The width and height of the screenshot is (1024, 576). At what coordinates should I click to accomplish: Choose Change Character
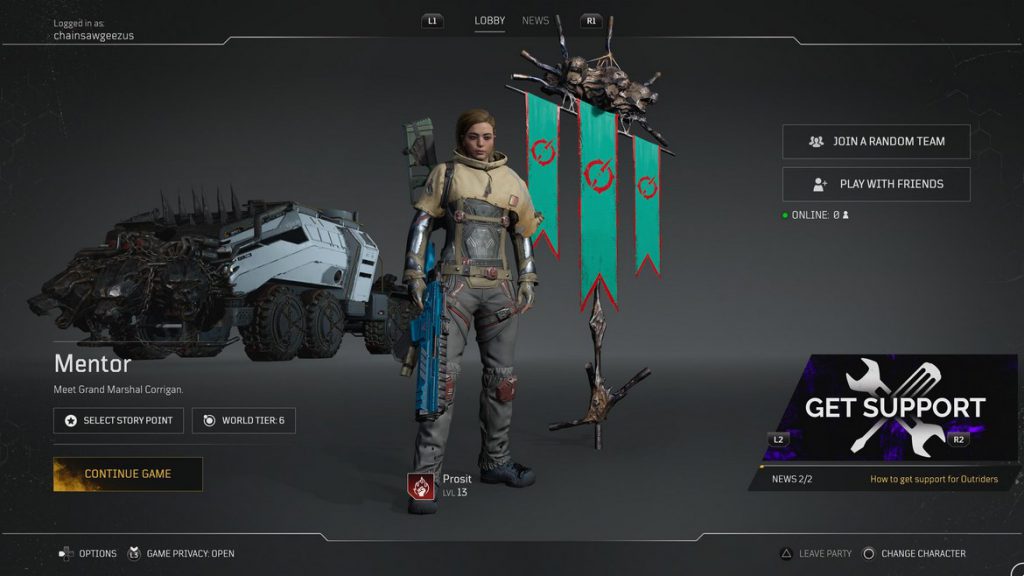[914, 553]
